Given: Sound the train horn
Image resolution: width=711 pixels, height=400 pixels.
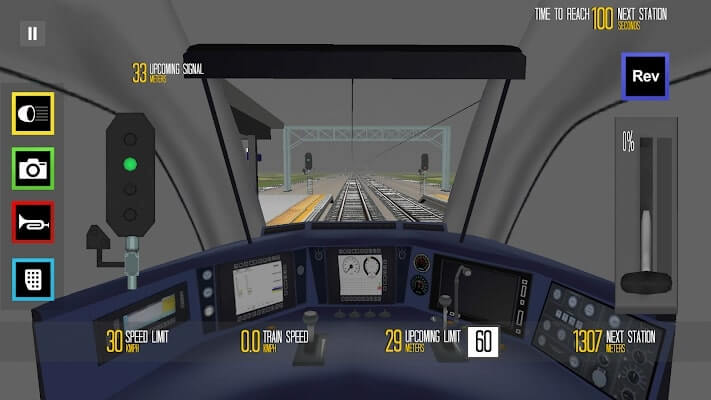Looking at the screenshot, I should pos(32,223).
